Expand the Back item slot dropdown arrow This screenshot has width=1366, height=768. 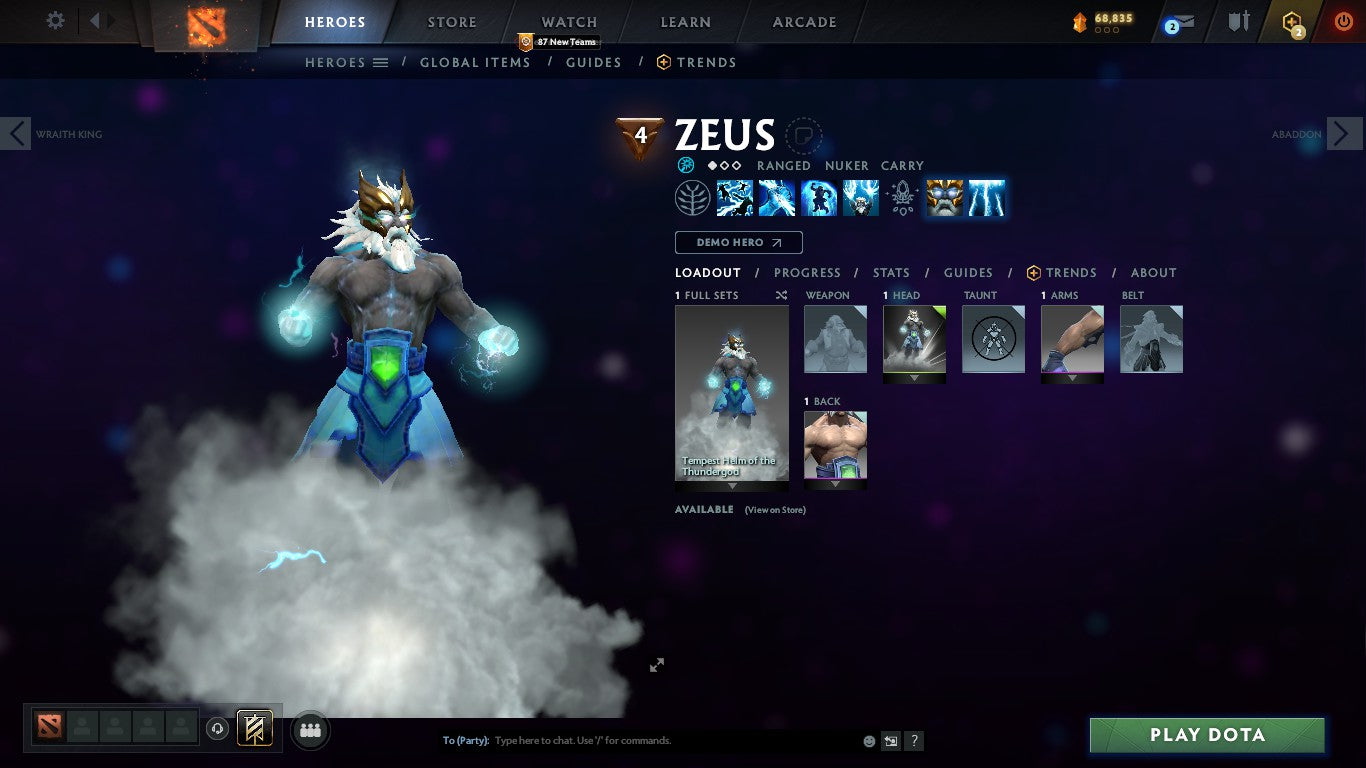[x=835, y=485]
